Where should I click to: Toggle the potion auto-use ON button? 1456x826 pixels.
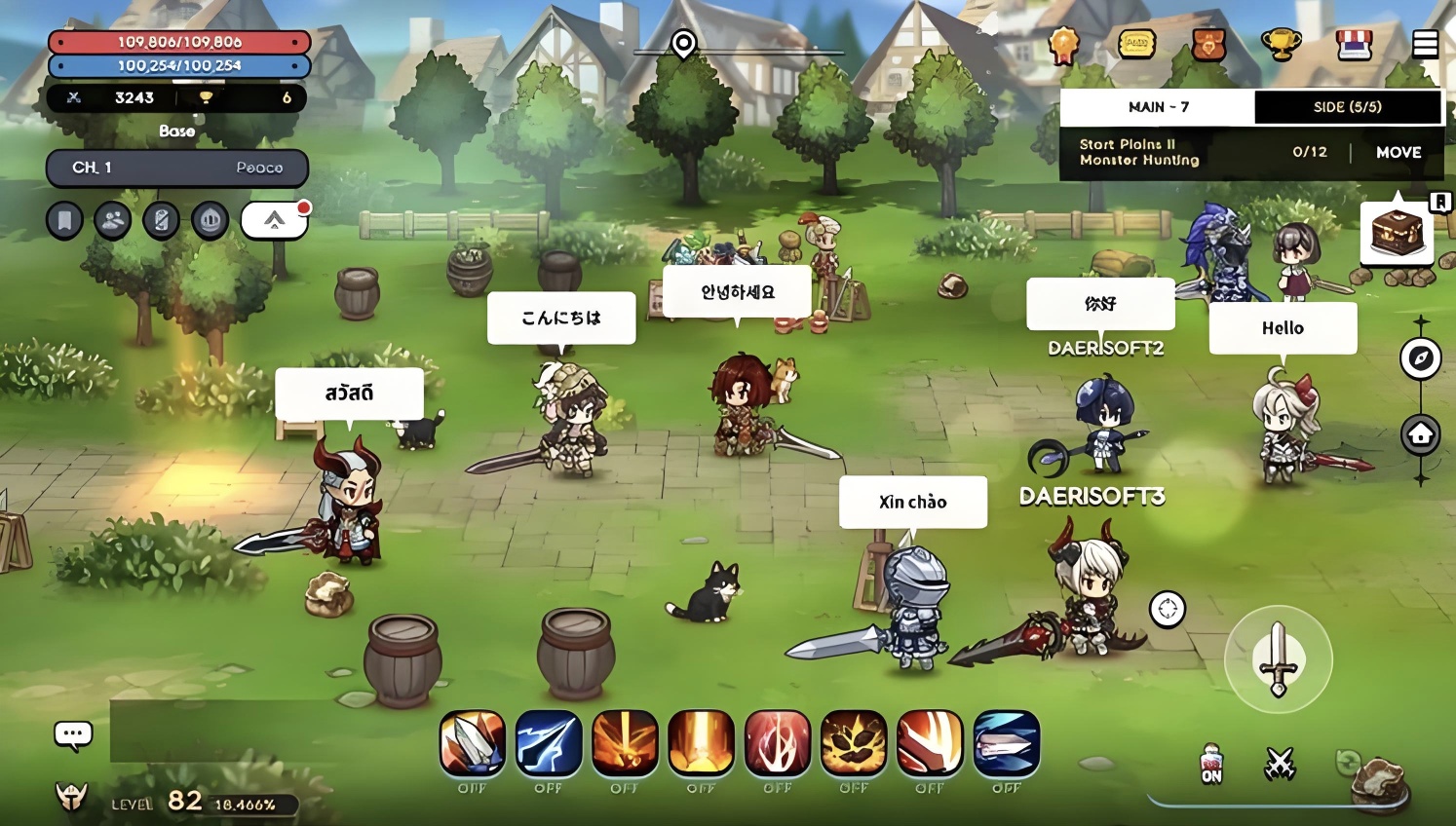pyautogui.click(x=1210, y=765)
